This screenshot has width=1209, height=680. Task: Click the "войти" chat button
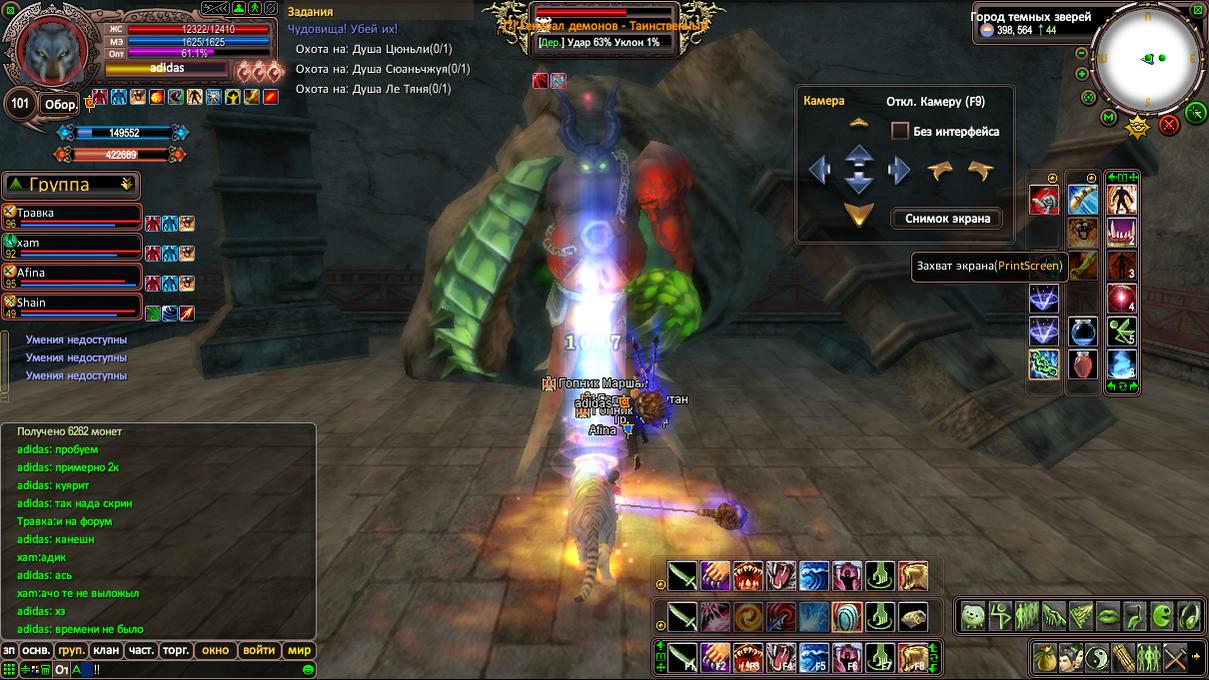pos(259,650)
